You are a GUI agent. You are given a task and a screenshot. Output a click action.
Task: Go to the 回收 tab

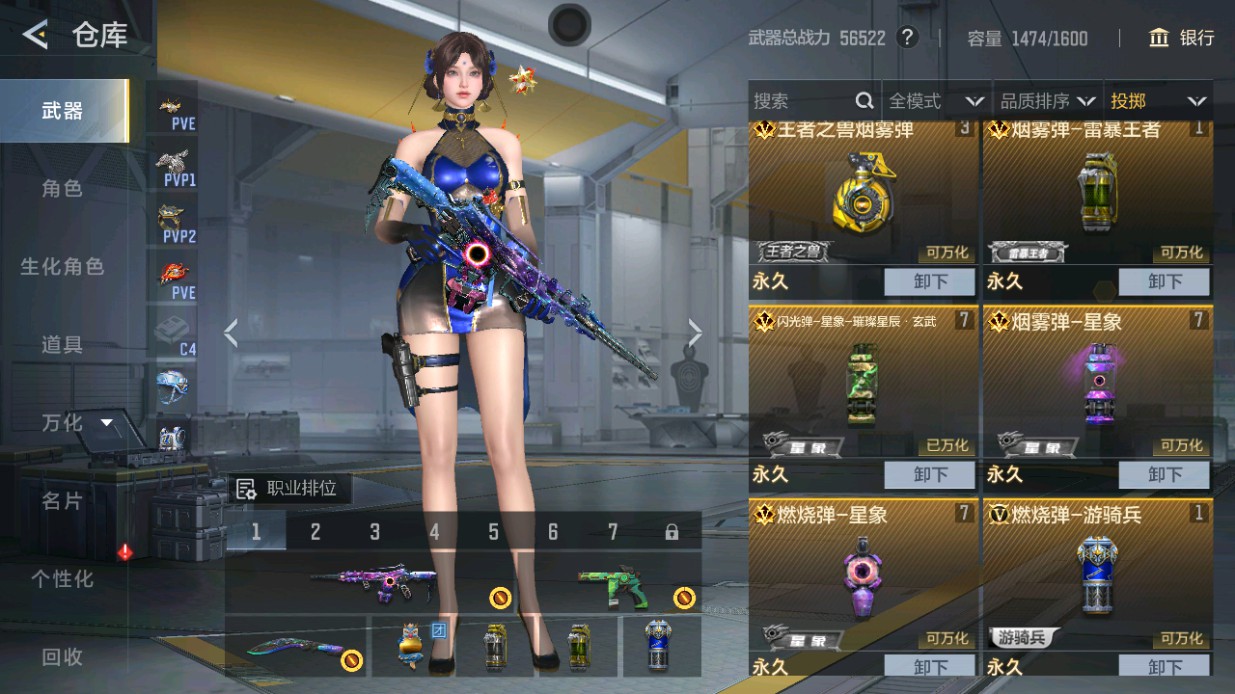(62, 657)
